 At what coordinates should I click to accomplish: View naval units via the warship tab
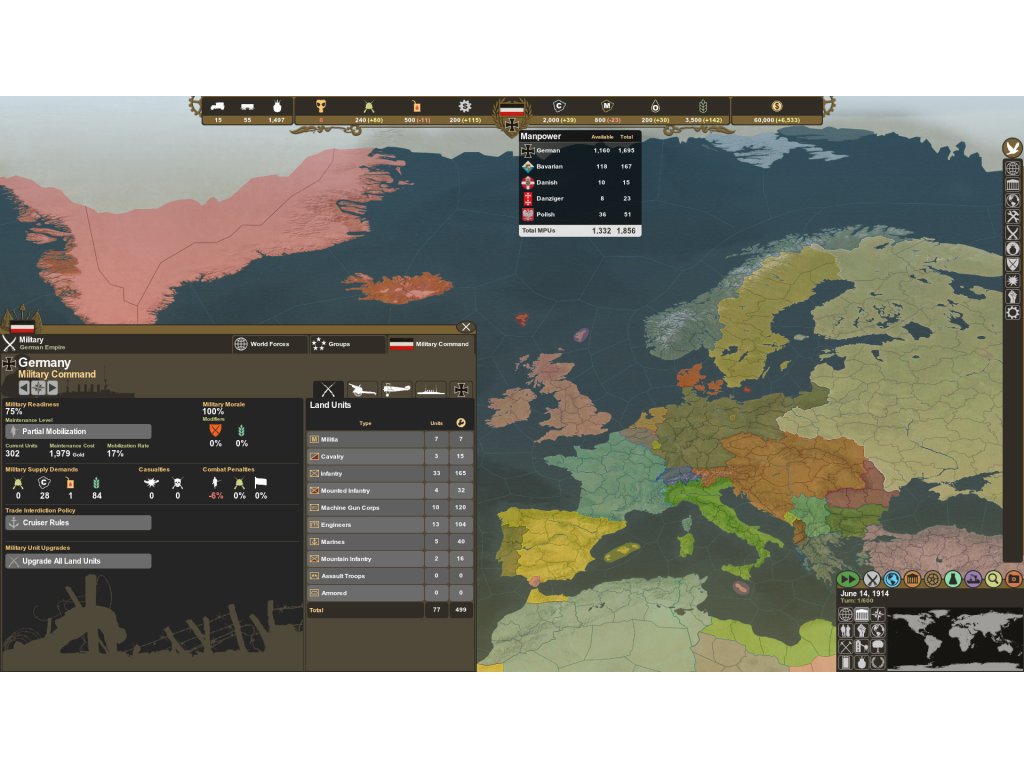click(431, 389)
